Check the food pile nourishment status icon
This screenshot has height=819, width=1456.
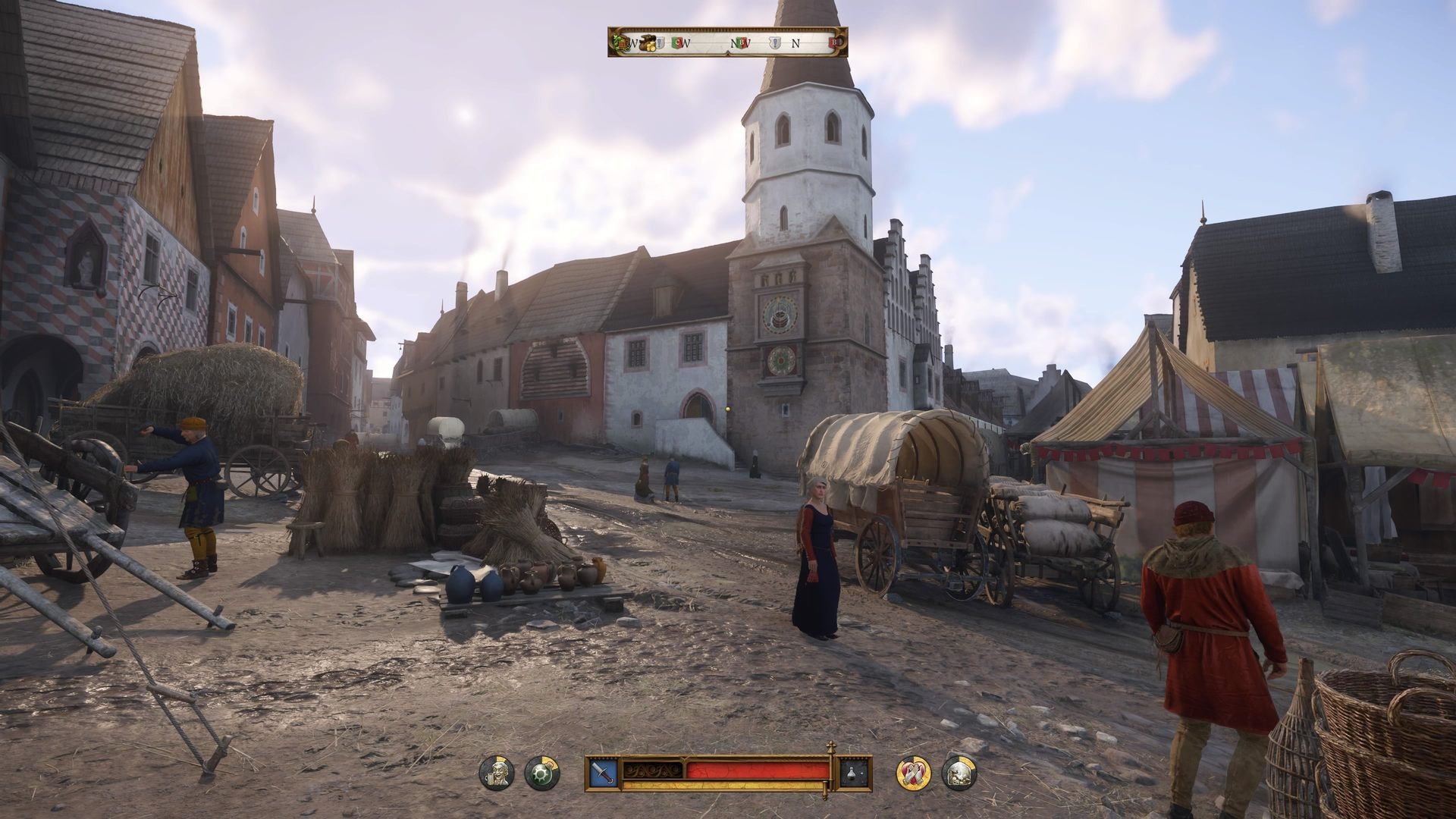pyautogui.click(x=959, y=773)
